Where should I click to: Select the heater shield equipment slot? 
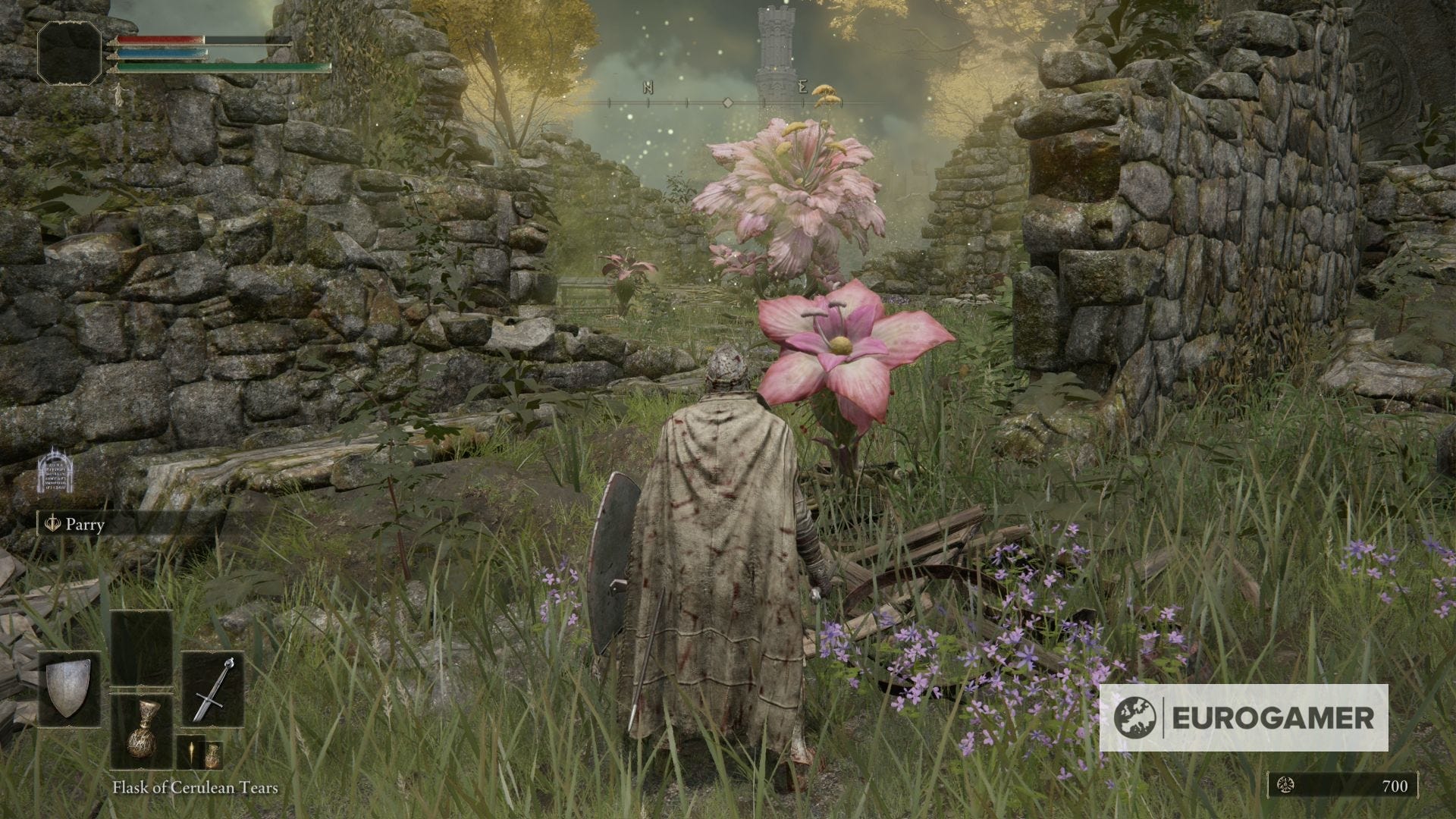[x=69, y=689]
